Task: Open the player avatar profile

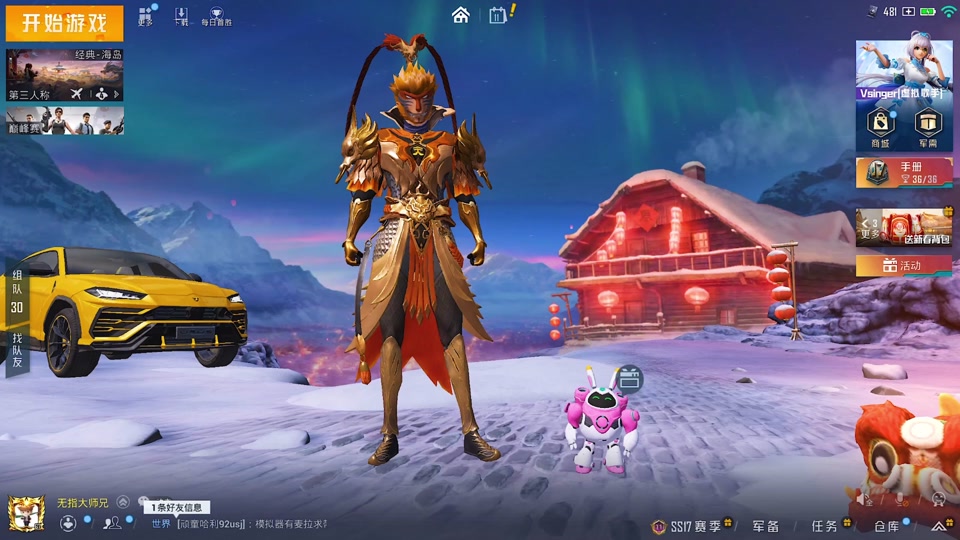Action: (26, 513)
